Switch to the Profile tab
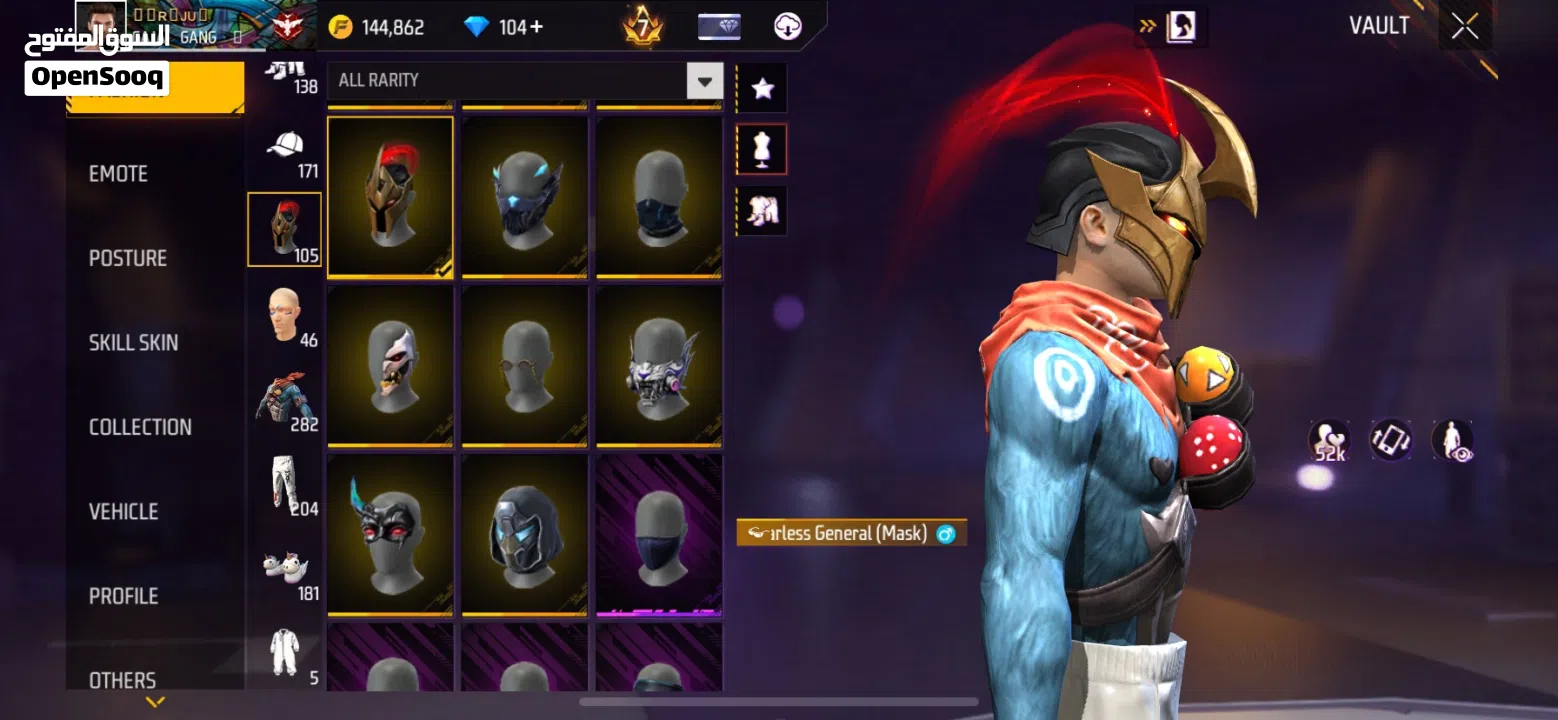This screenshot has width=1558, height=720. 123,596
